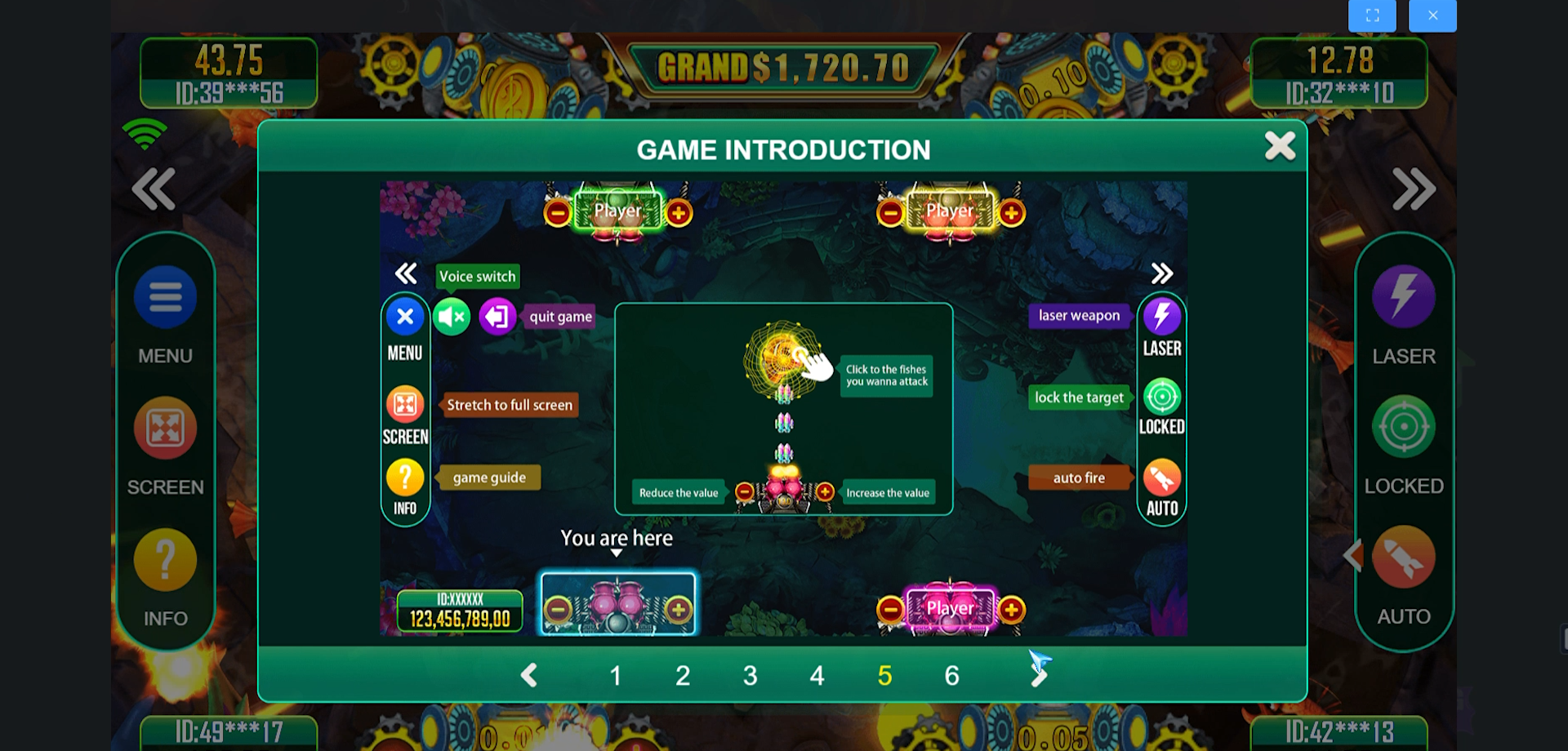Open the MENU panel from left sidebar

point(165,297)
